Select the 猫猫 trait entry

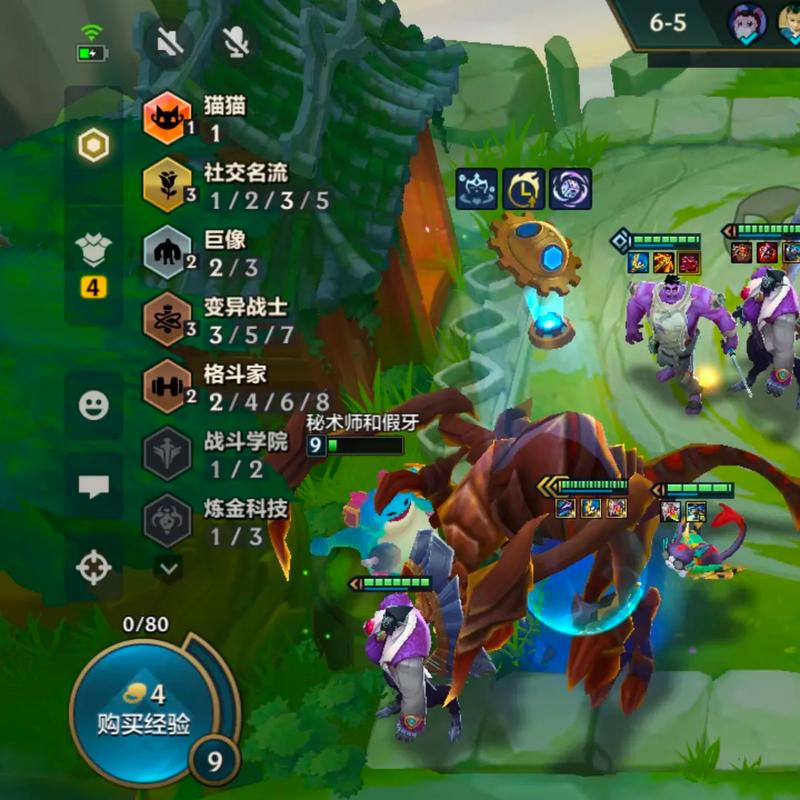click(x=167, y=118)
